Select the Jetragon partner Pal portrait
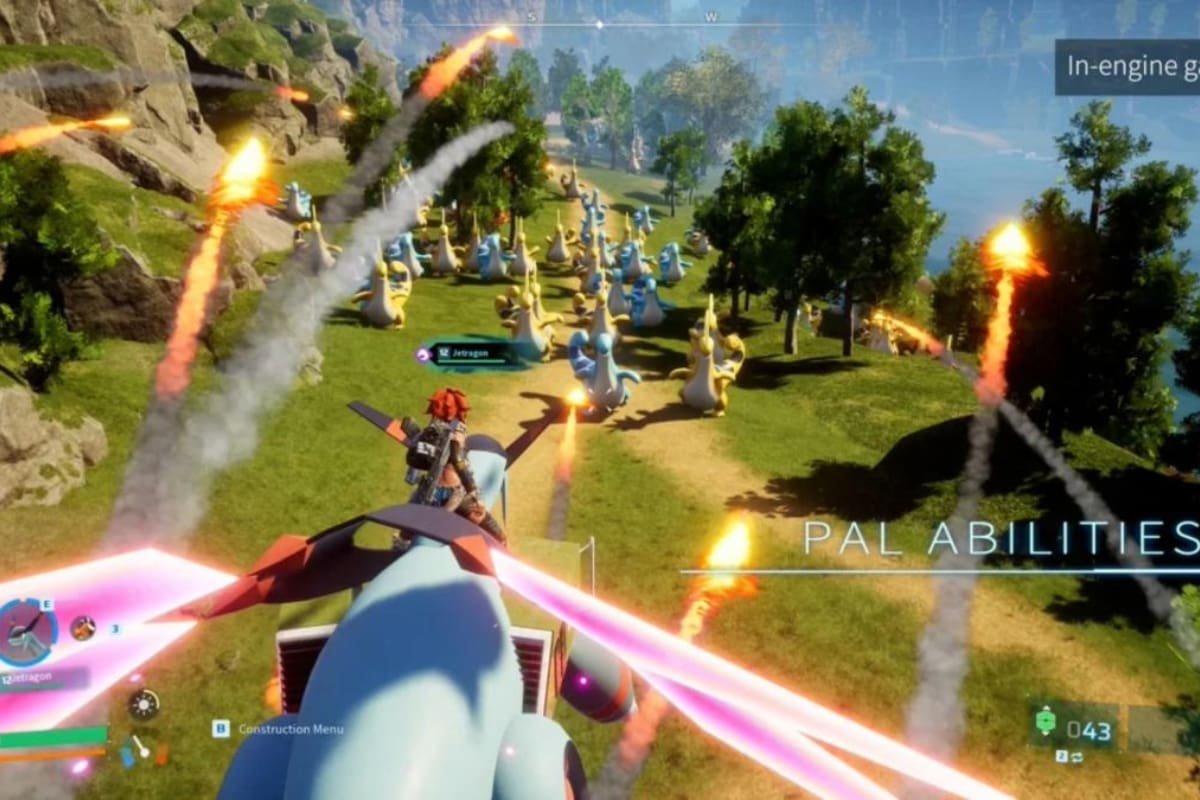The image size is (1200, 800). pyautogui.click(x=28, y=630)
